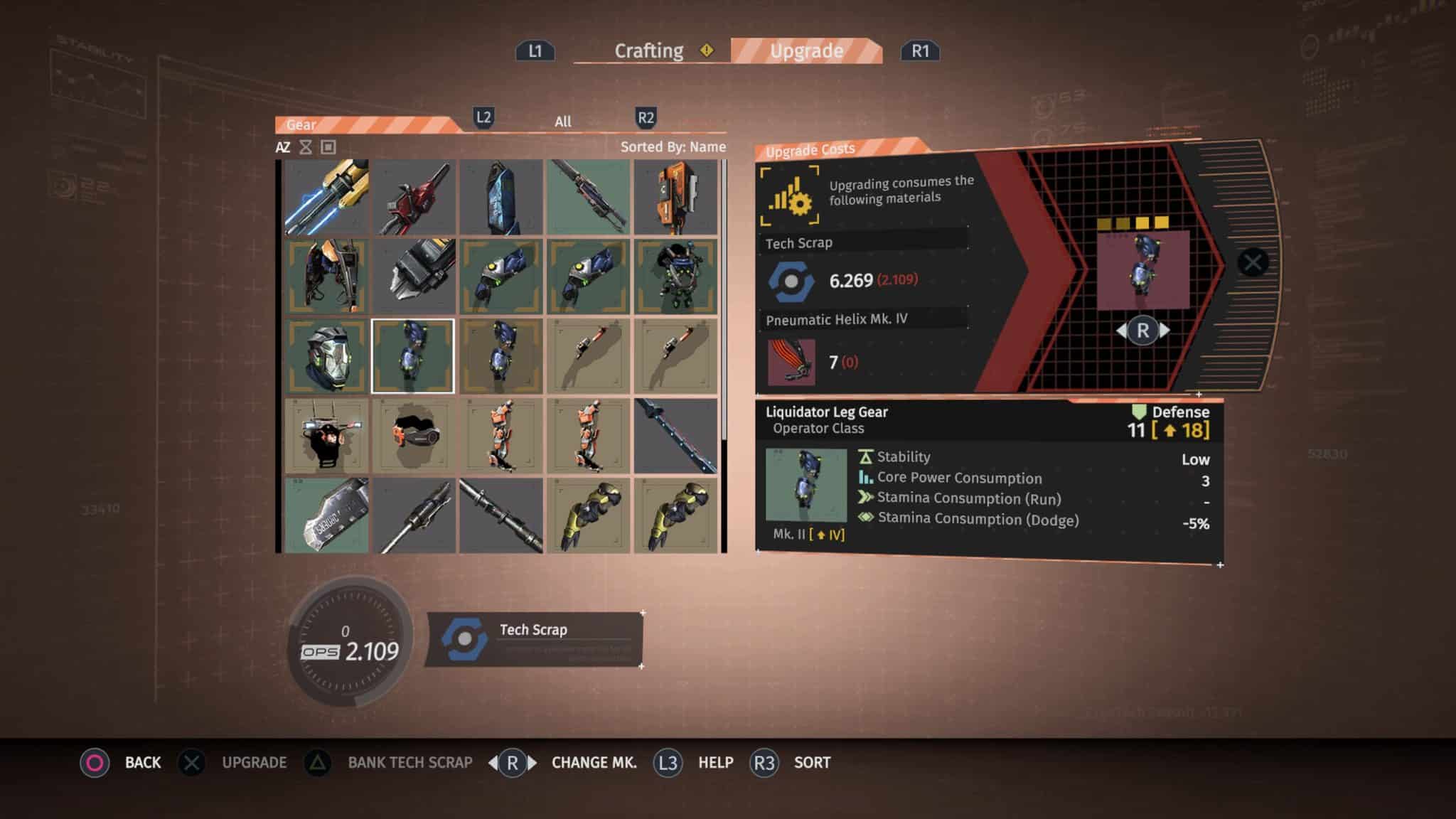This screenshot has width=1456, height=819.
Task: Sort inventory with the AZ icon
Action: [283, 147]
